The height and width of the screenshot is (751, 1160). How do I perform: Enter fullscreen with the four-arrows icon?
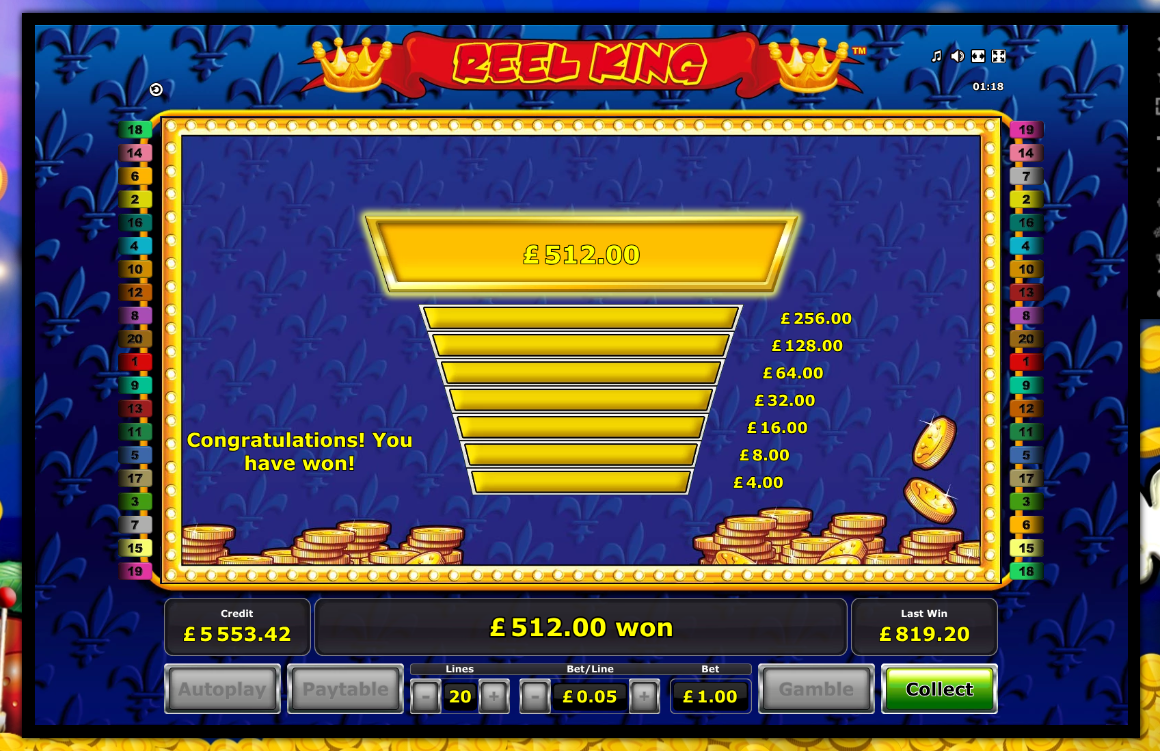coord(997,56)
